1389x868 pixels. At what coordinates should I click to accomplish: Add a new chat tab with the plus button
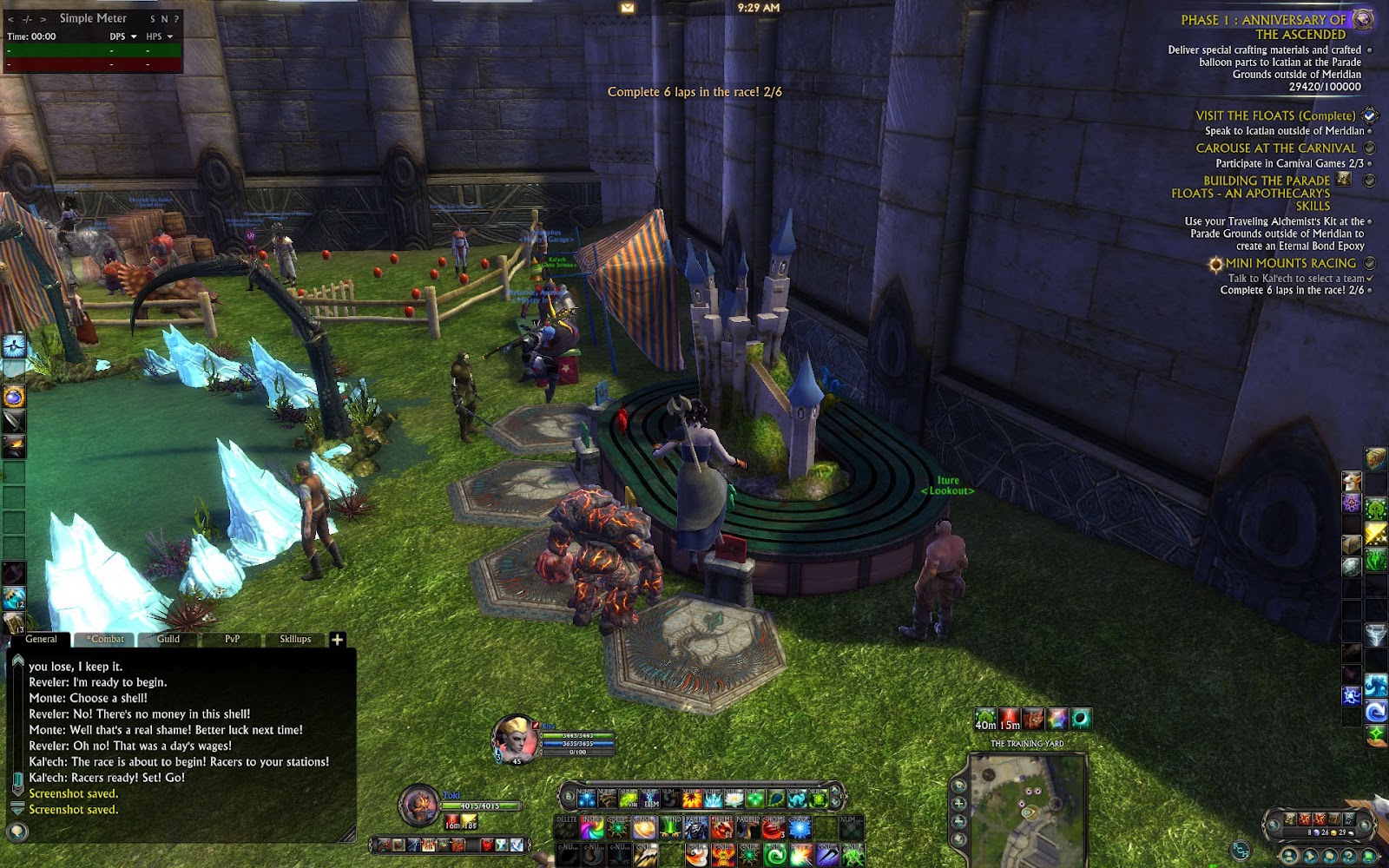pyautogui.click(x=337, y=640)
